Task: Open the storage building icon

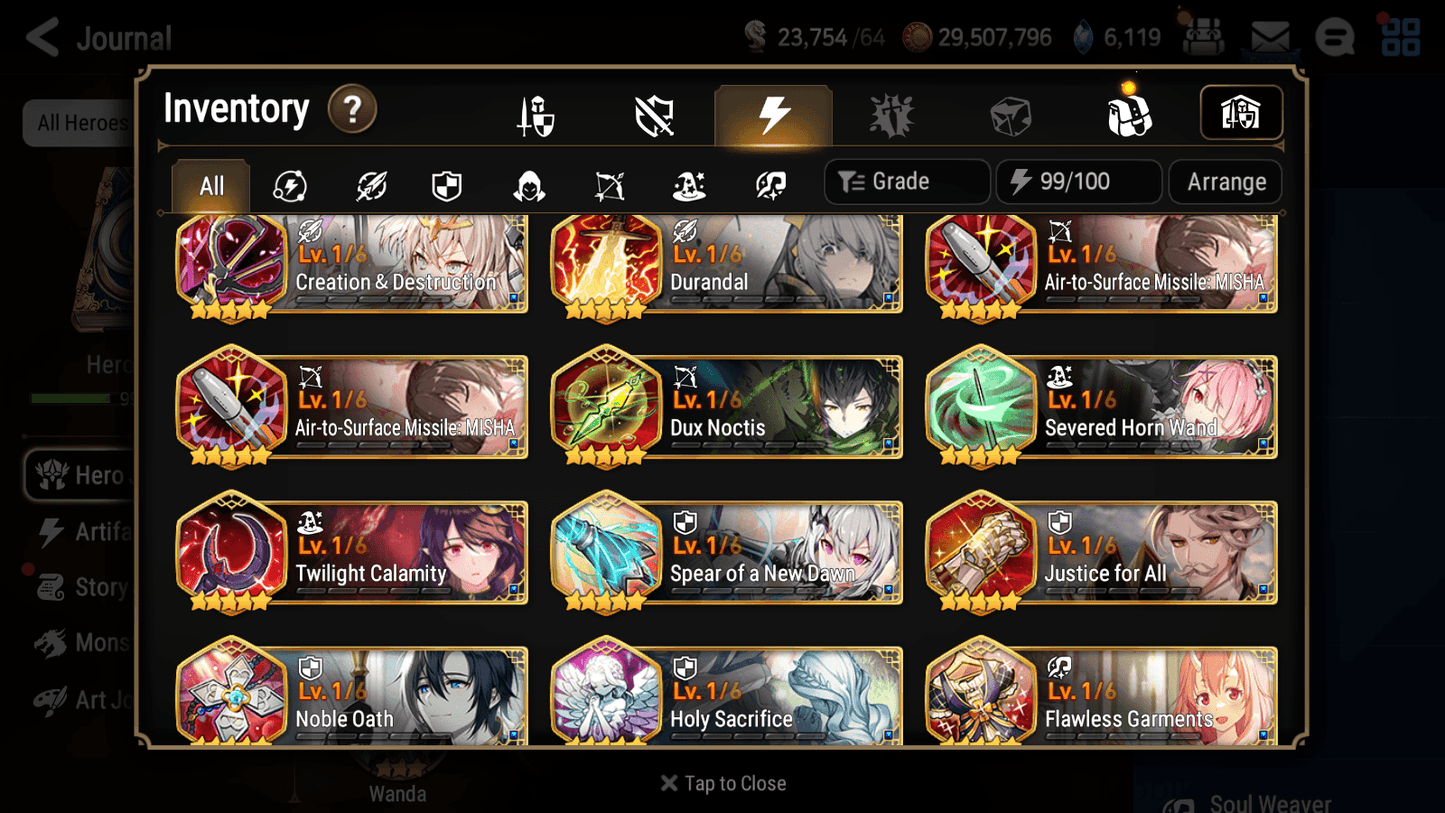Action: 1241,113
